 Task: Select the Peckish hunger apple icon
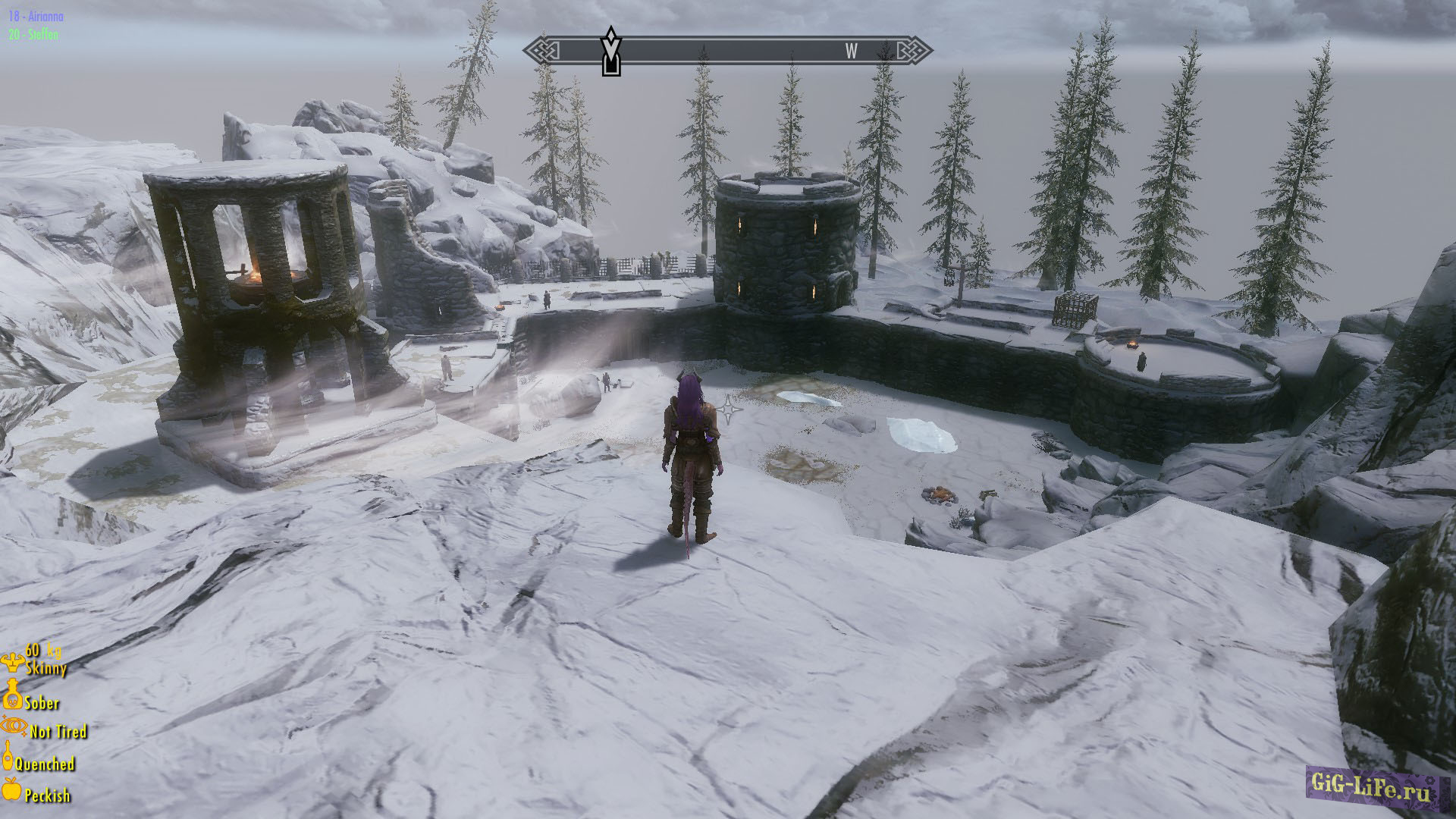[x=11, y=789]
